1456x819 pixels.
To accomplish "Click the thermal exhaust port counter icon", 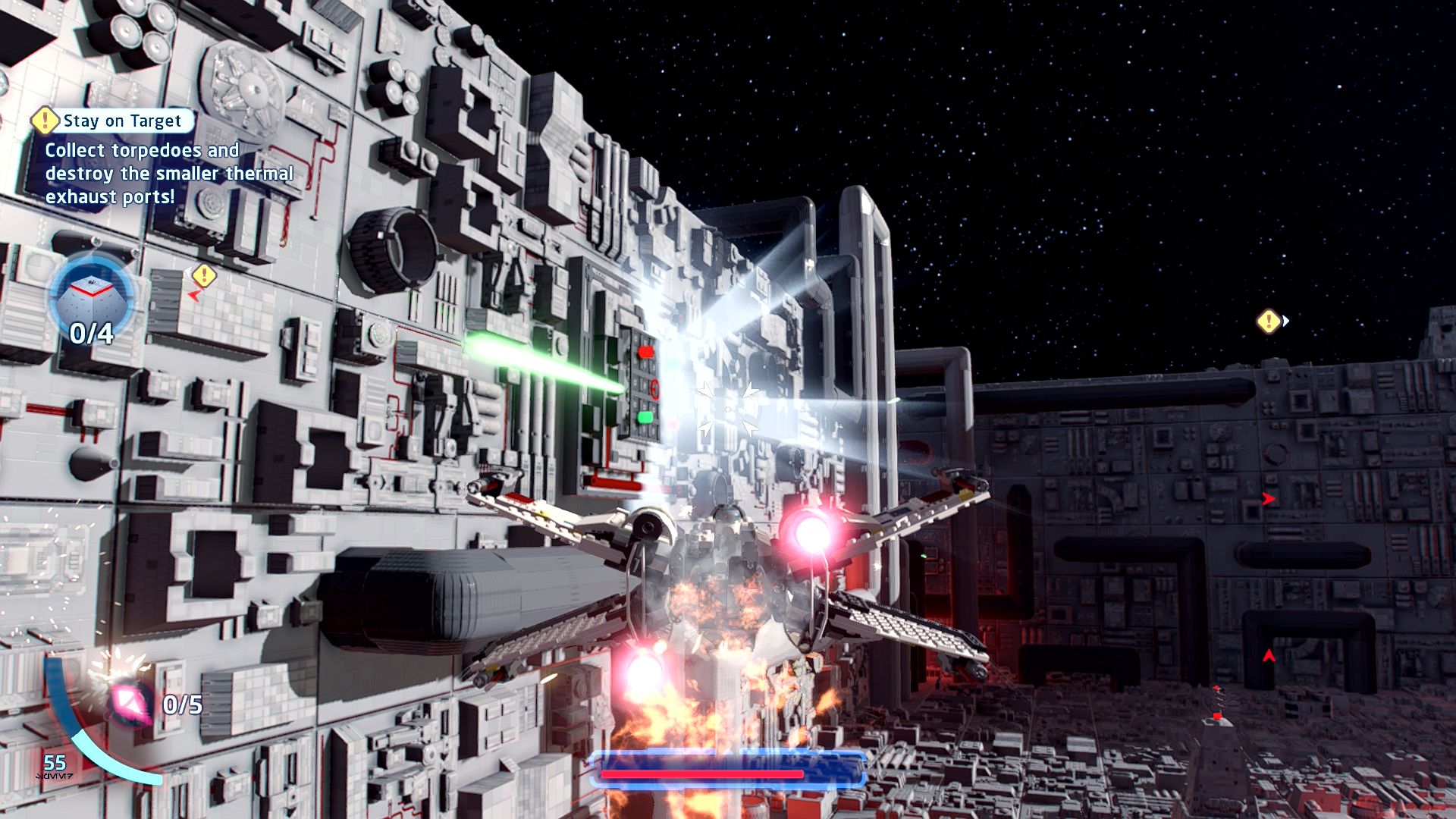I will point(91,296).
